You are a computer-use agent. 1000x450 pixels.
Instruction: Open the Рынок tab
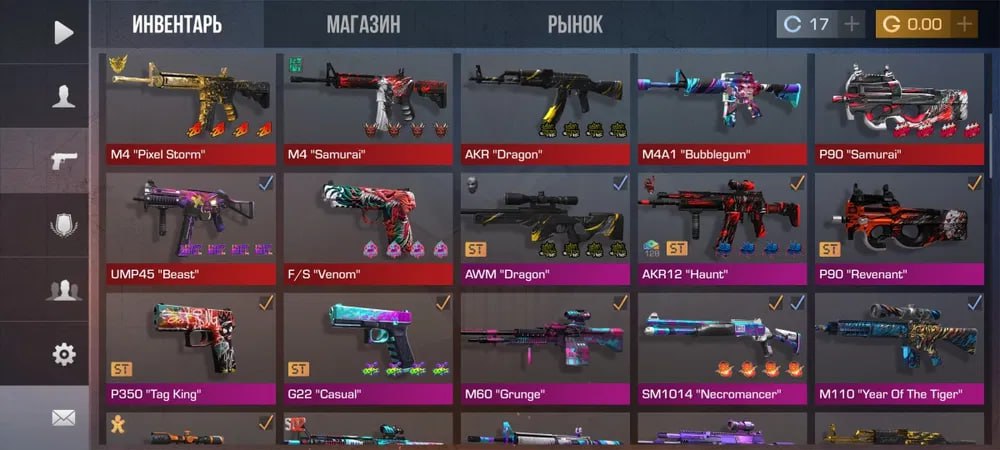575,24
